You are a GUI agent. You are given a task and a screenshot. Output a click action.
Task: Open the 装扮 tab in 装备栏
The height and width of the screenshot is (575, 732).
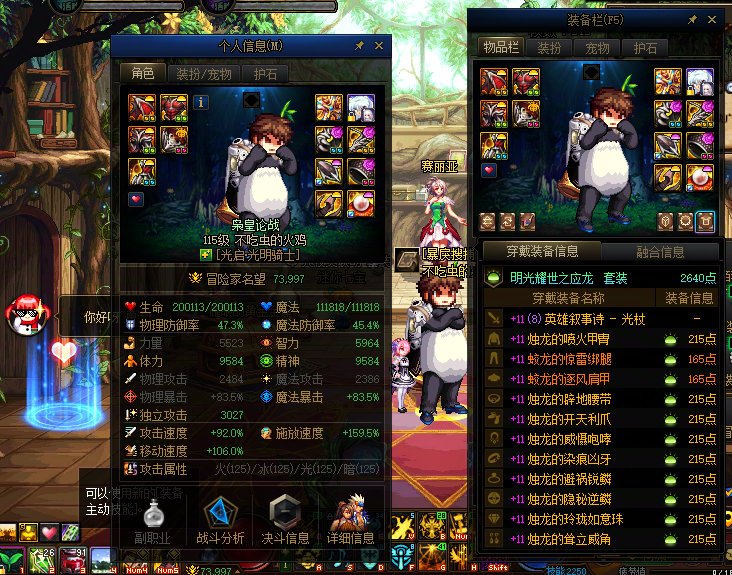click(x=549, y=48)
